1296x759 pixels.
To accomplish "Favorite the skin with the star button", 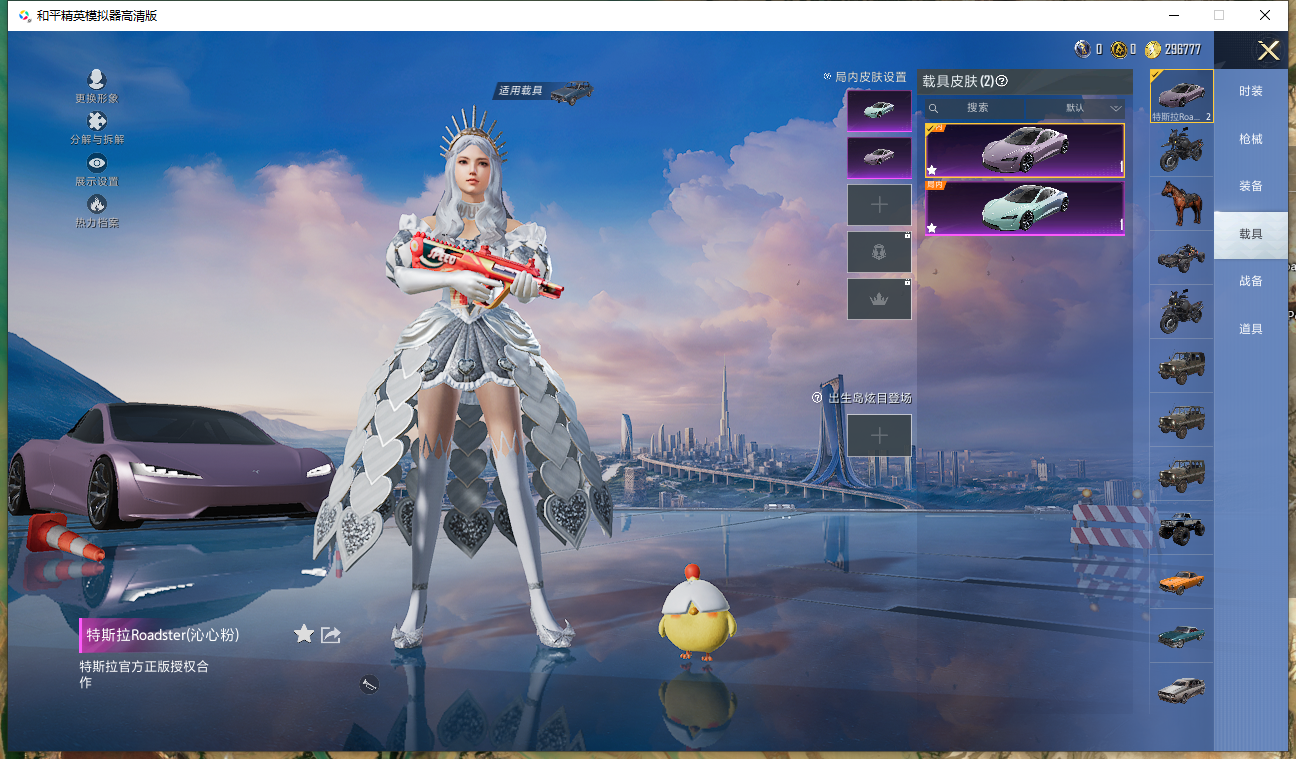I will (x=304, y=634).
